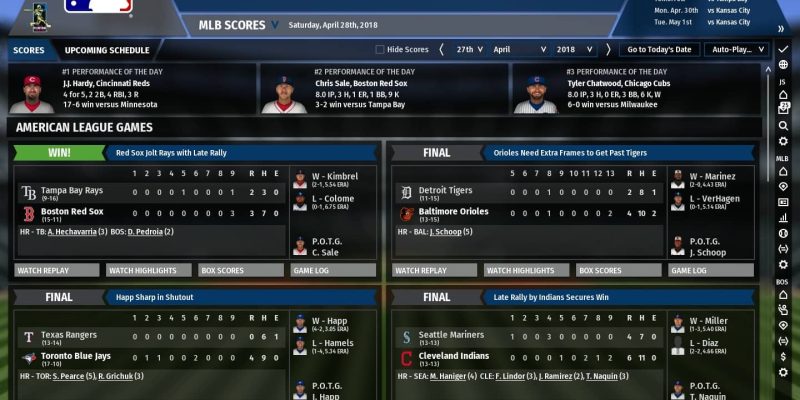This screenshot has width=800, height=400.
Task: Open the Auto-Play dropdown
Action: pos(735,49)
